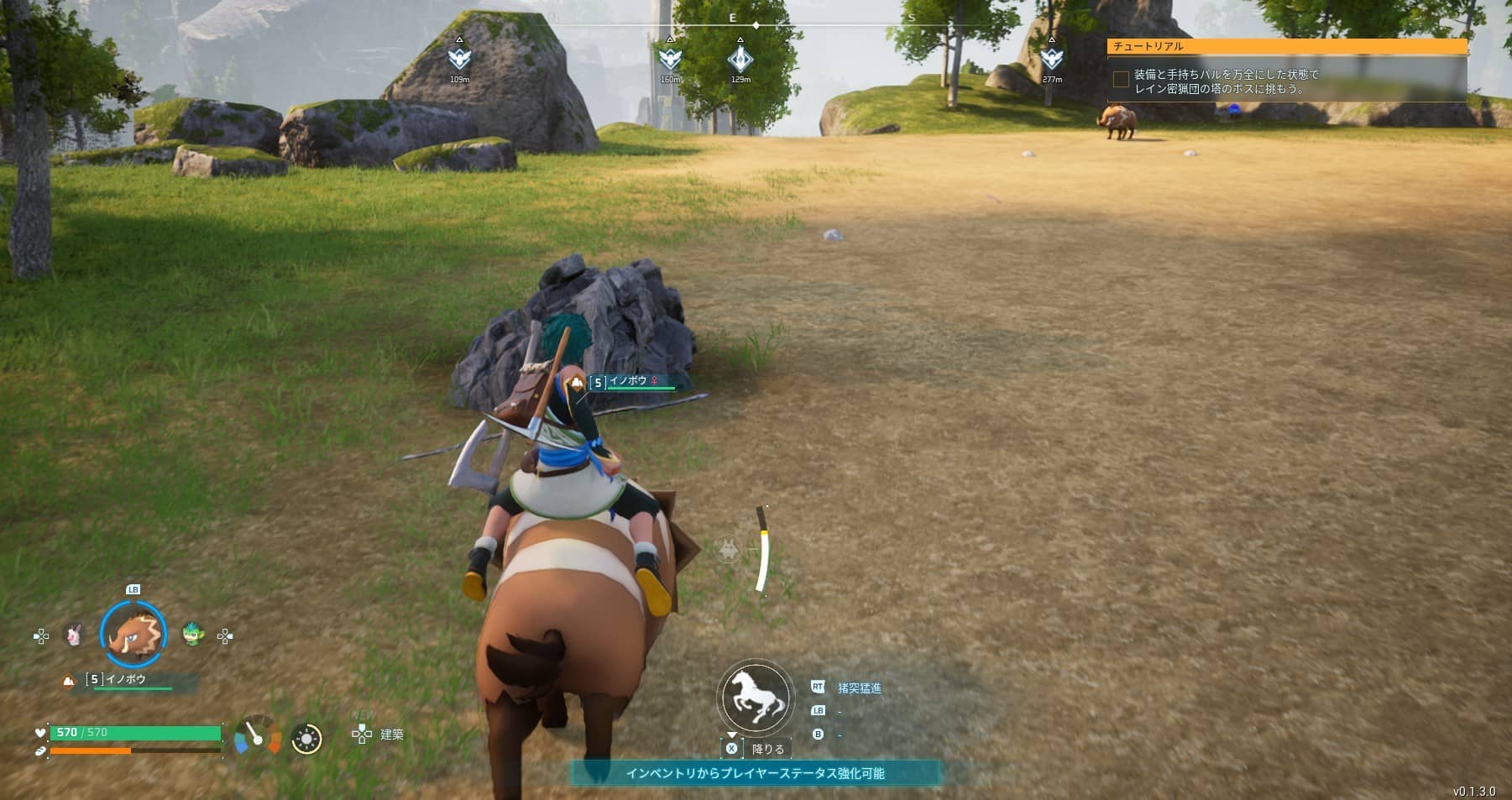Open the player status upgrade notification banner
The height and width of the screenshot is (800, 1512).
coord(755,773)
